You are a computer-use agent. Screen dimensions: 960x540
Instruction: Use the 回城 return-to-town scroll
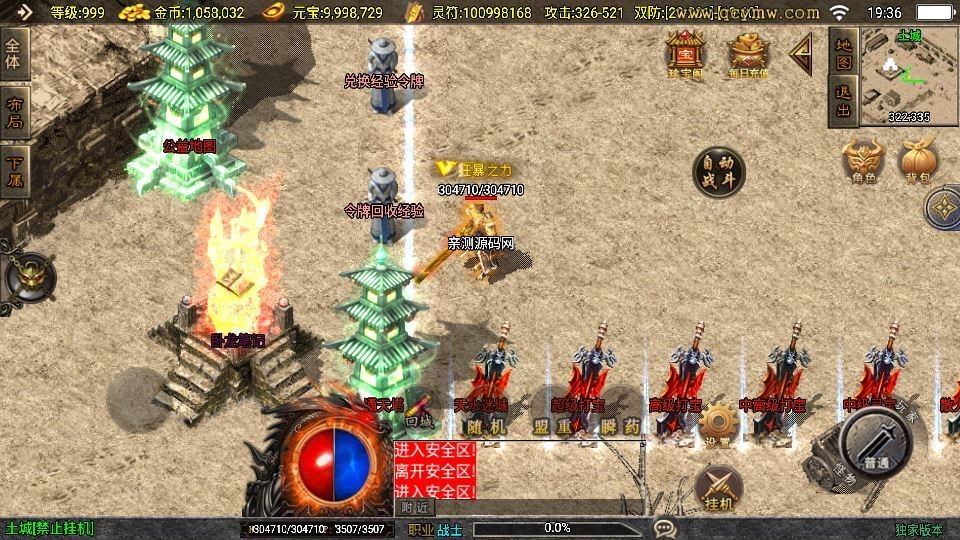coord(418,412)
